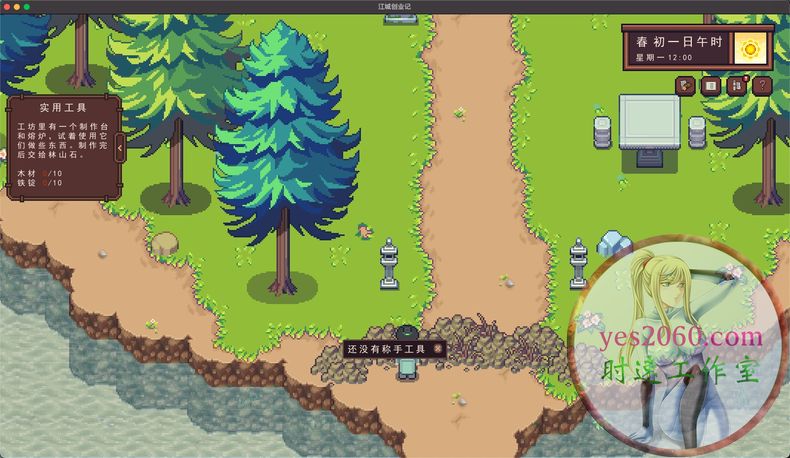Close the macOS game window
790x458 pixels.
[x=7, y=6]
